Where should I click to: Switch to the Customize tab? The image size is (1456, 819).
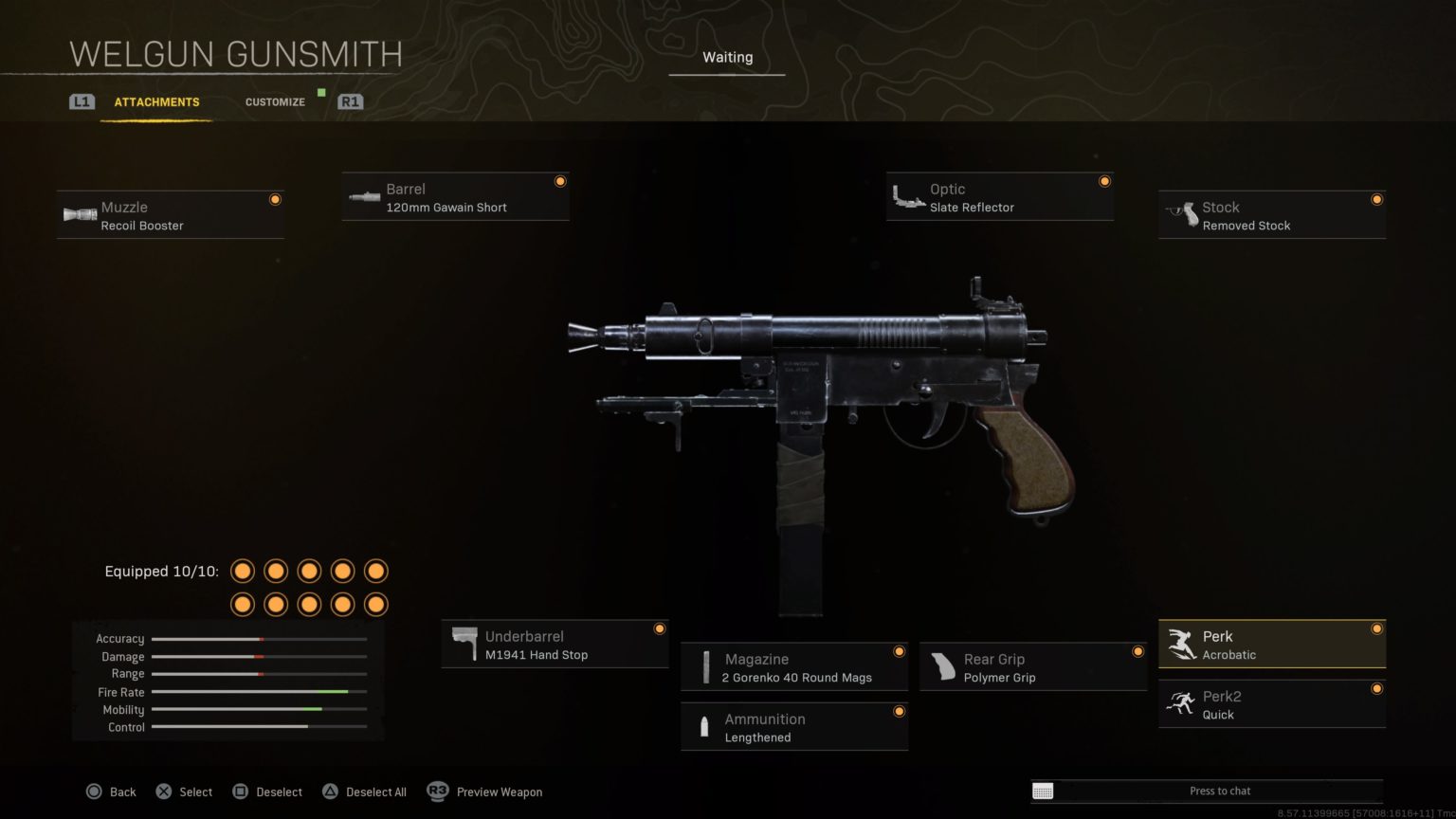pos(274,101)
